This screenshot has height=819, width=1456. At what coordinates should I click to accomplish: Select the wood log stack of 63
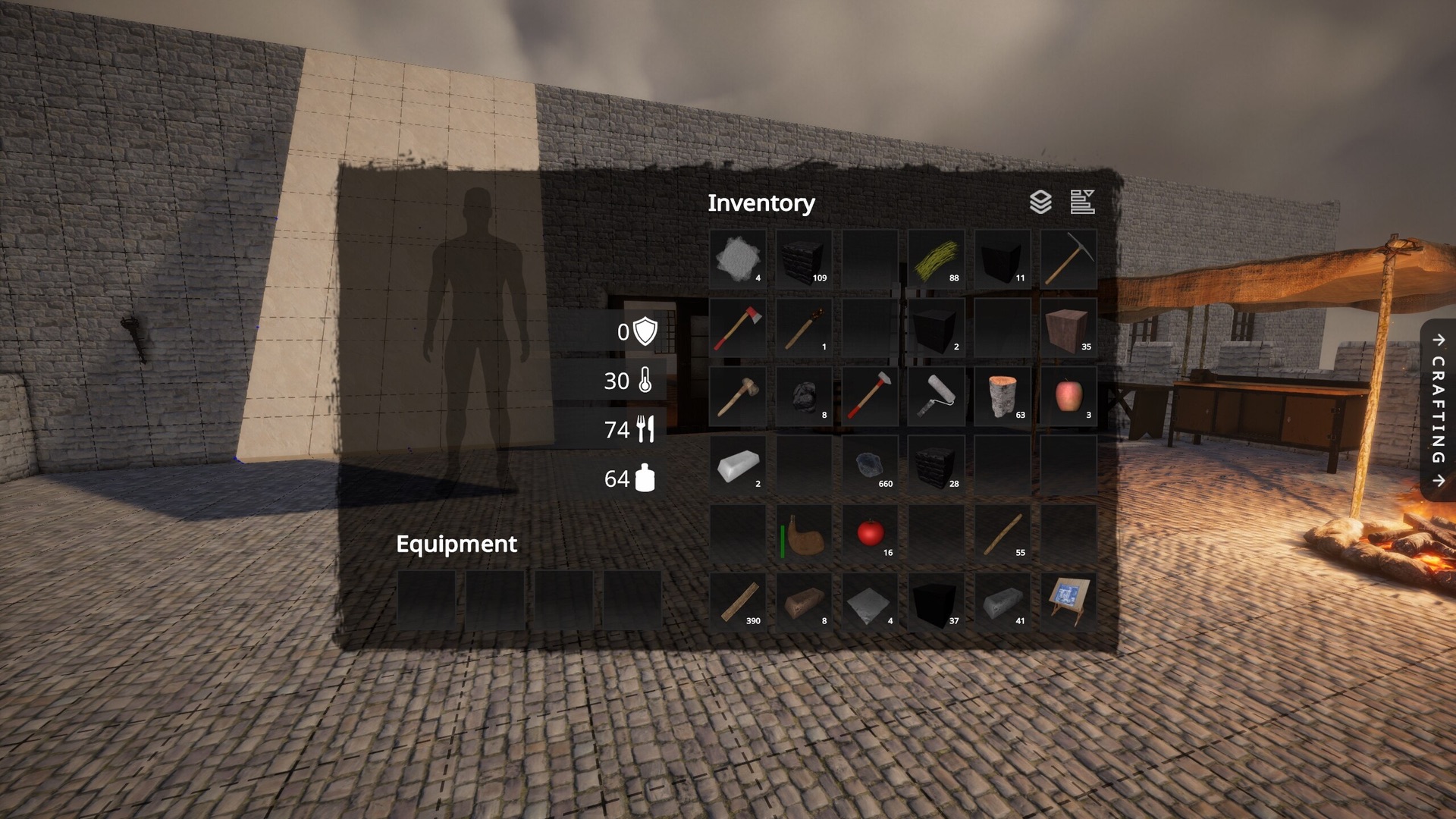click(x=1003, y=396)
